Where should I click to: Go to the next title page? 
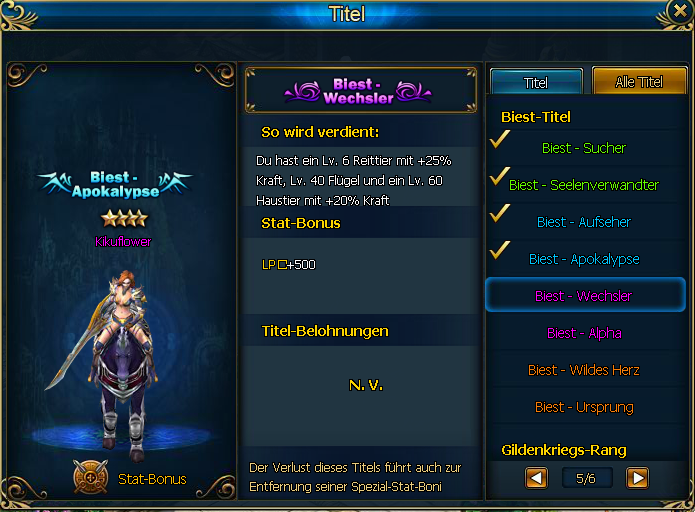click(x=637, y=478)
